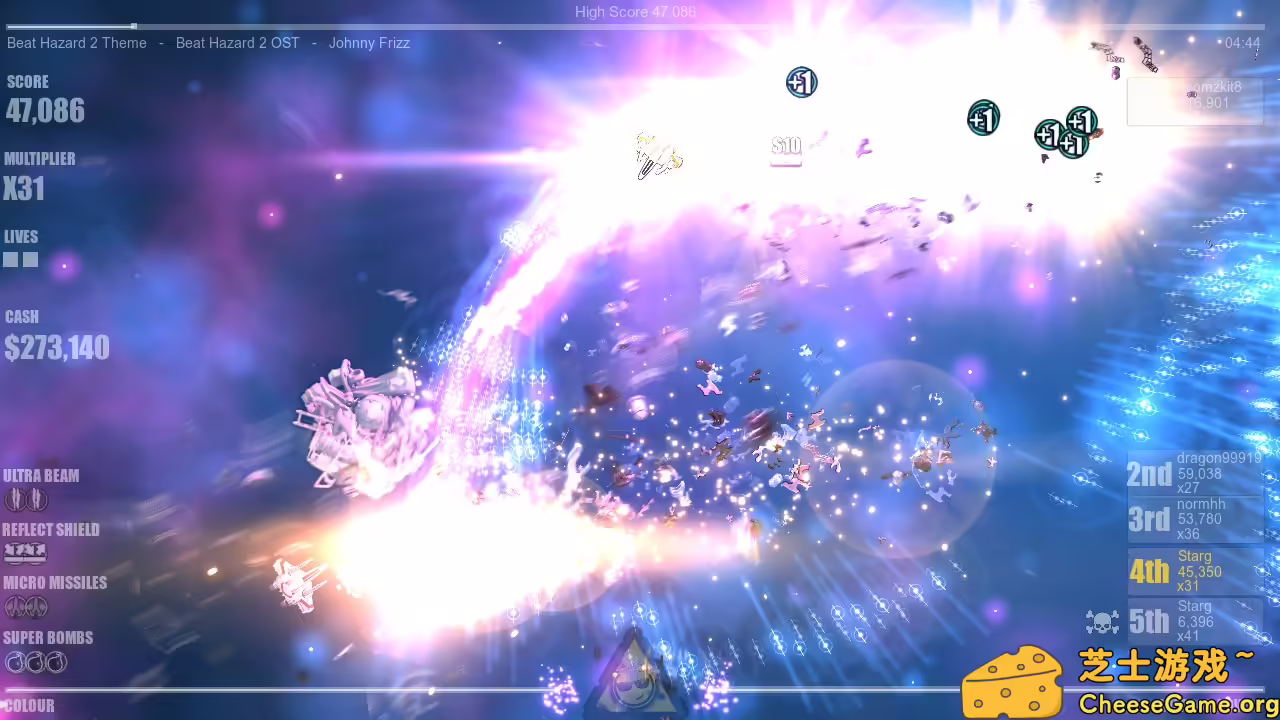
Task: Expand the Starg 4th place entry
Action: point(1197,570)
